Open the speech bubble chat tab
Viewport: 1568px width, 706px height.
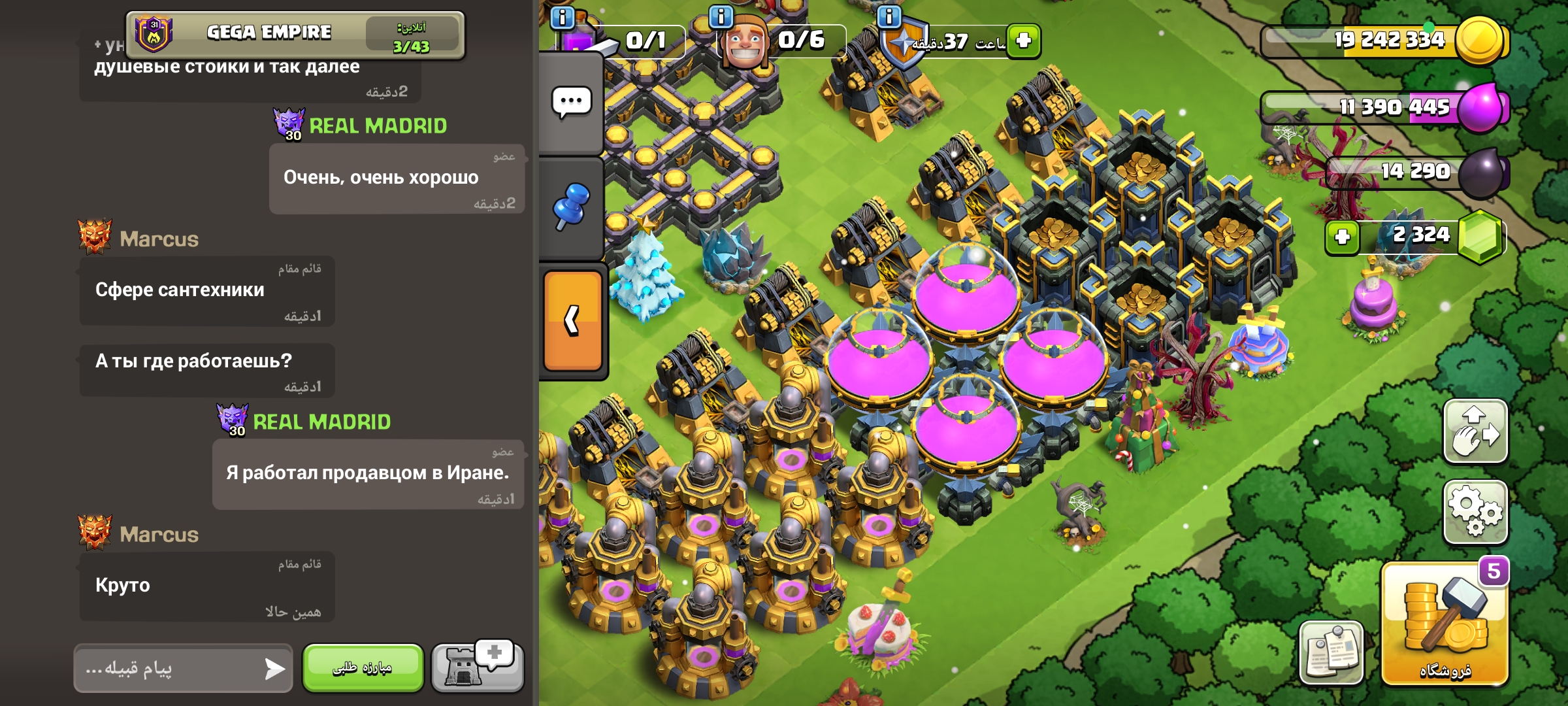point(571,103)
